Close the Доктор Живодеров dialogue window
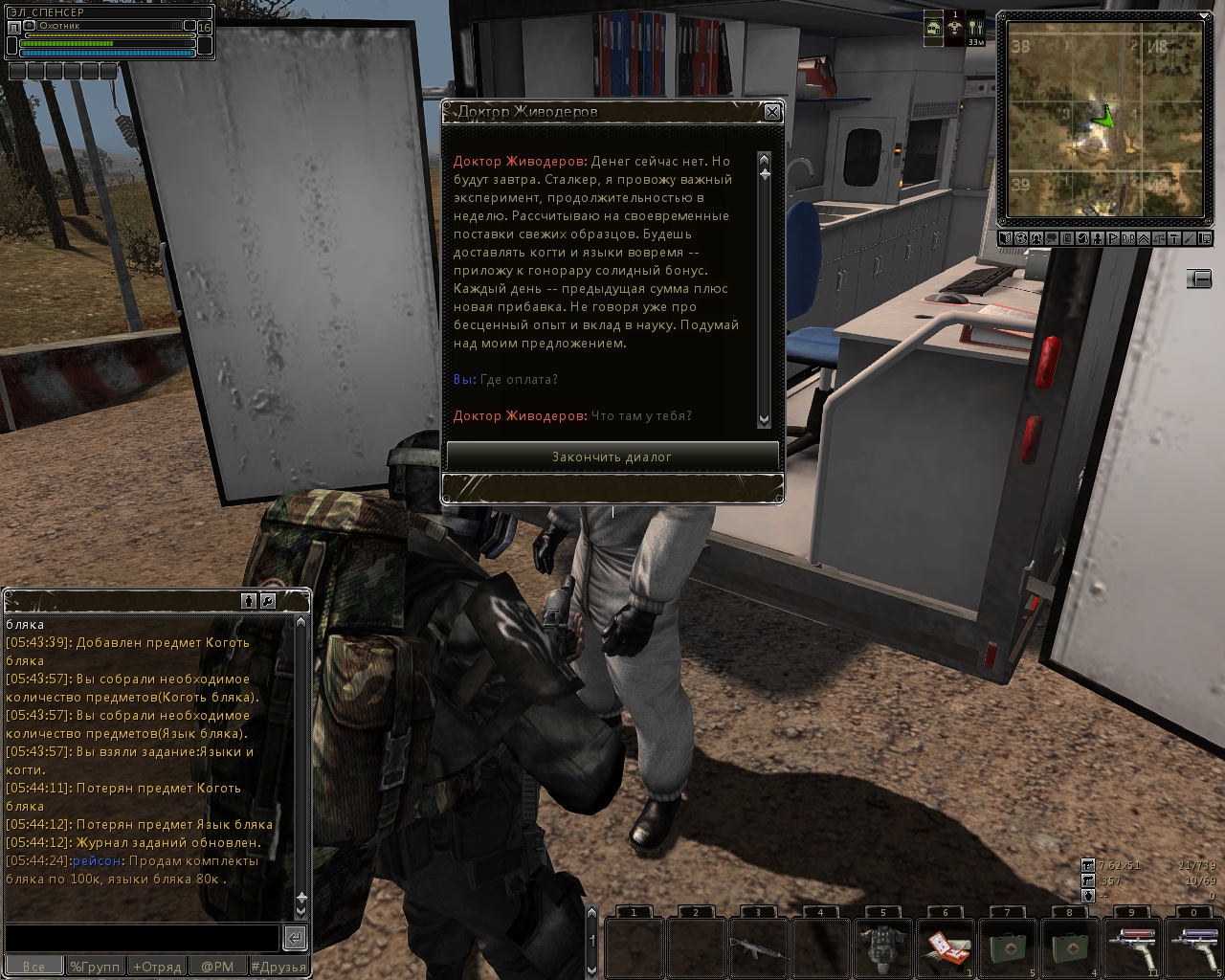 (772, 112)
